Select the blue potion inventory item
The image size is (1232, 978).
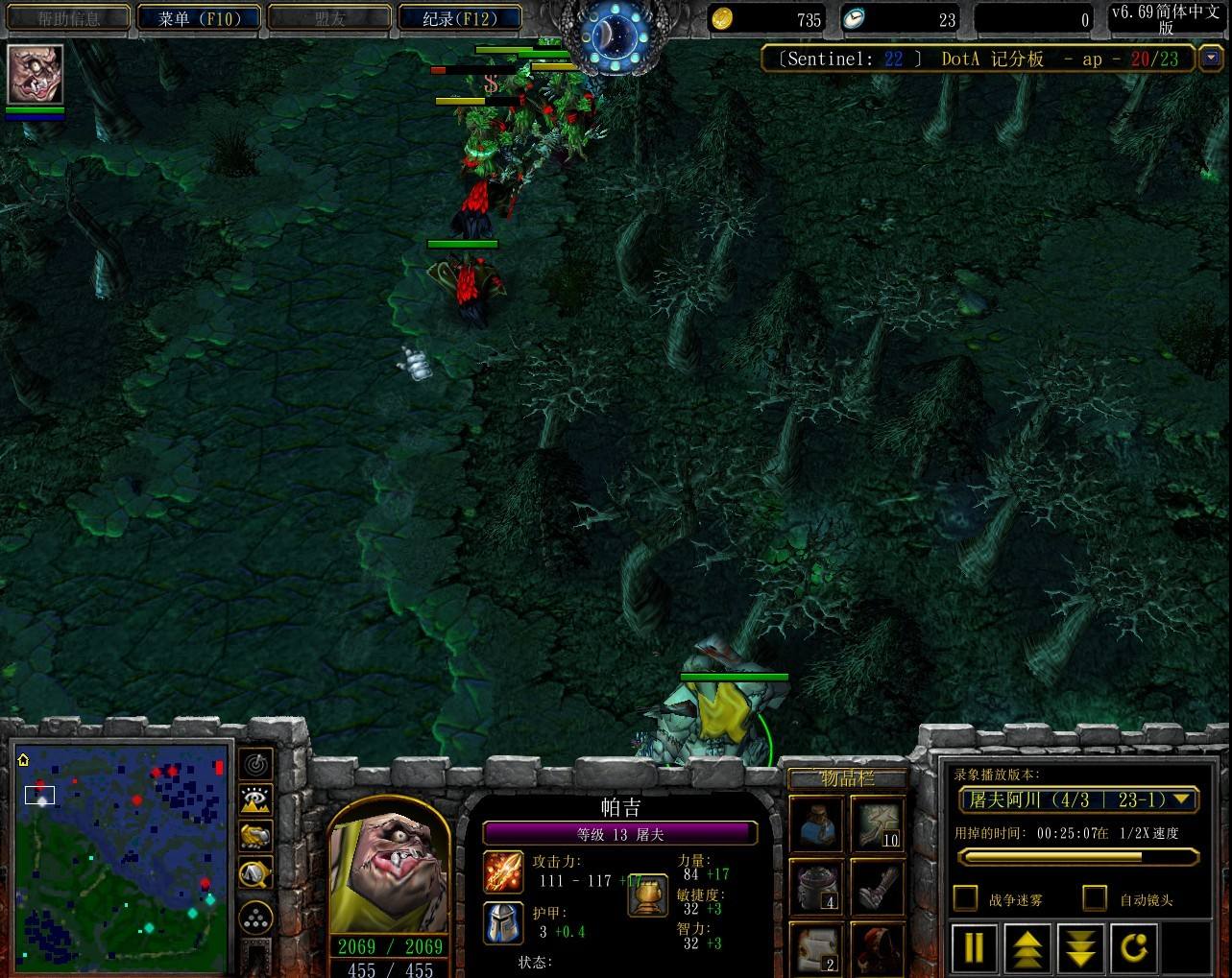(816, 823)
